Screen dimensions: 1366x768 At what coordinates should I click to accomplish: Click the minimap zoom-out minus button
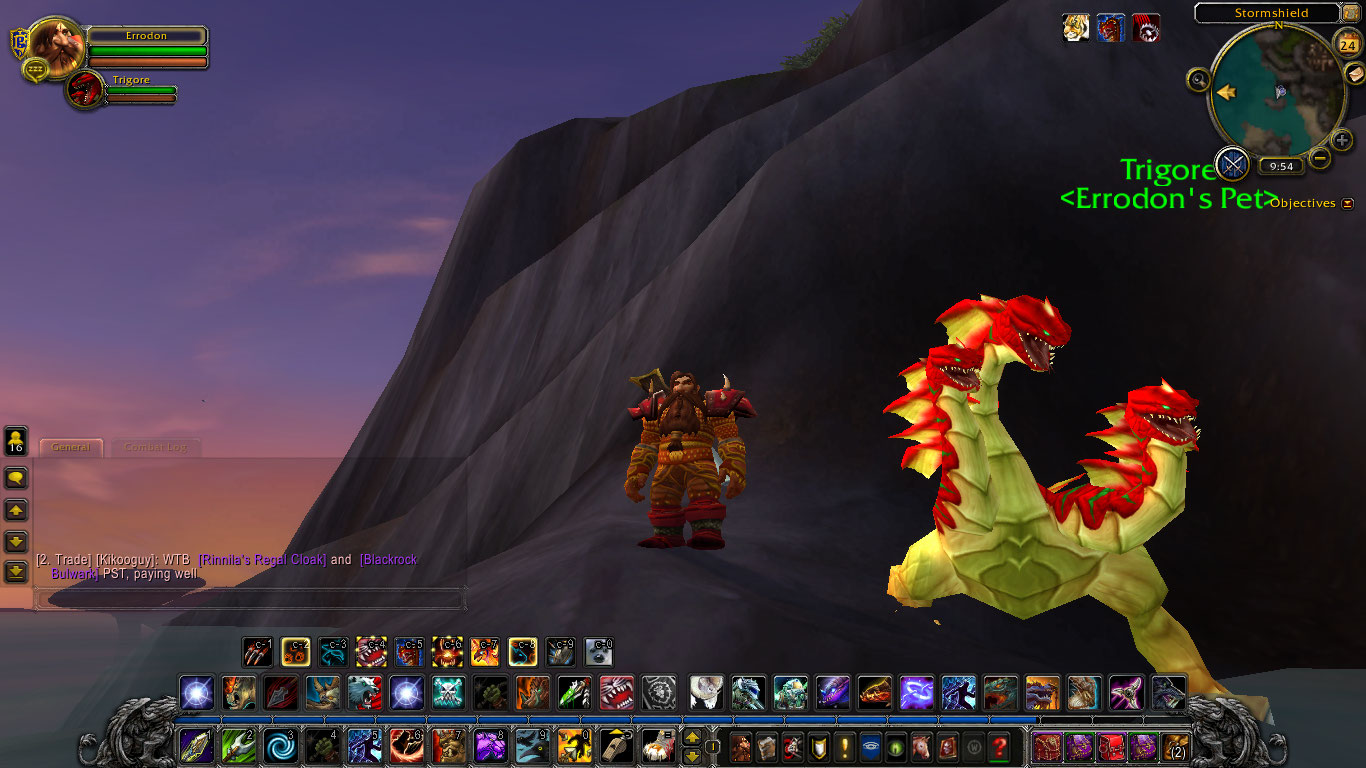tap(1320, 158)
